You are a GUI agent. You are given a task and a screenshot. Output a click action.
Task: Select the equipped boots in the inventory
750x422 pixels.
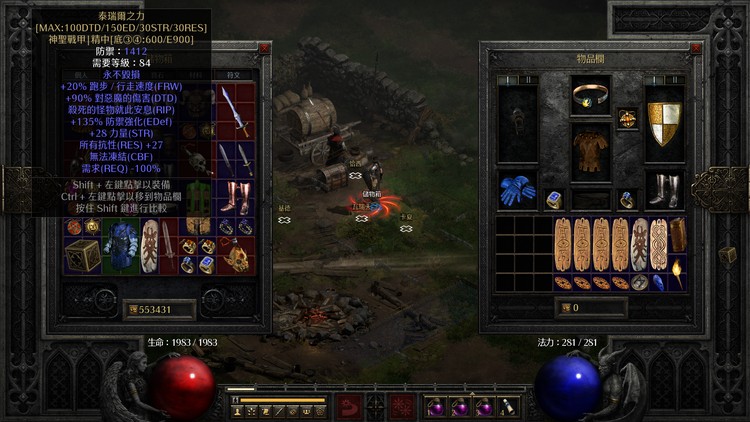[x=663, y=188]
